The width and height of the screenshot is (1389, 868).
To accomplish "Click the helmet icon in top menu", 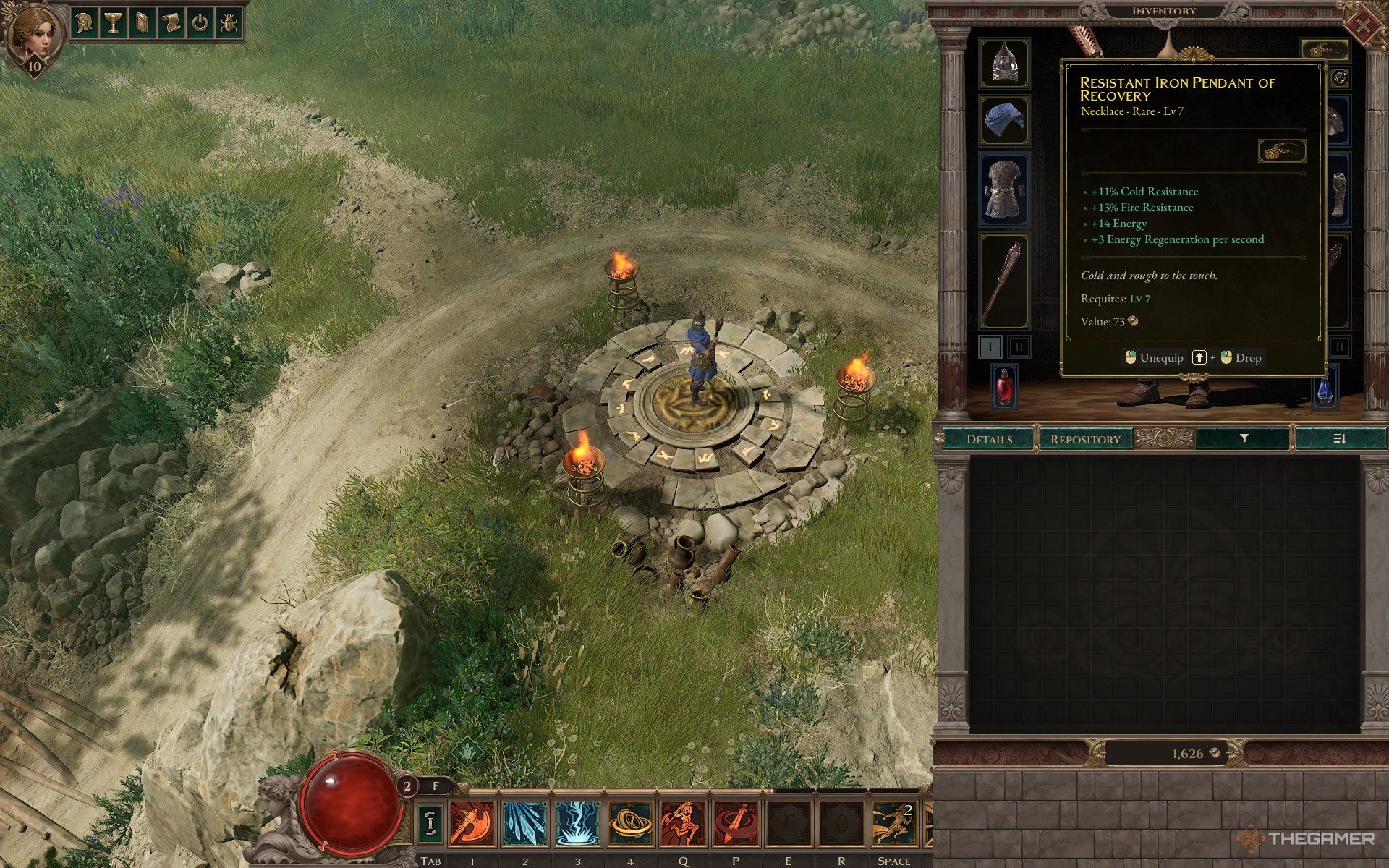I will (x=86, y=24).
